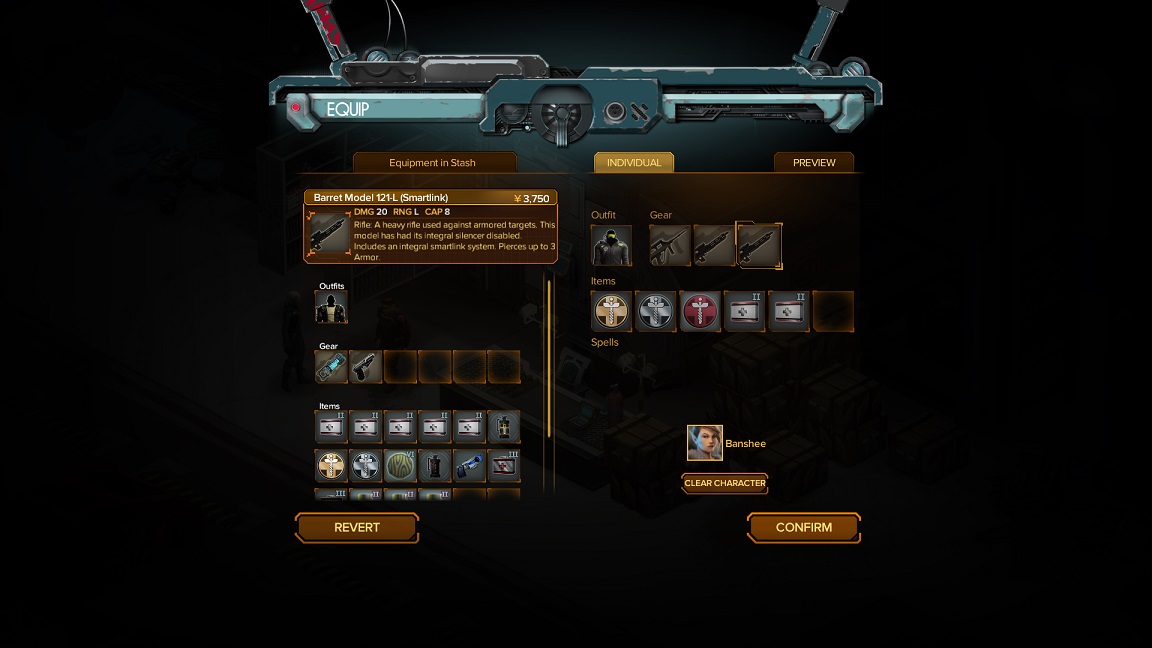Select the Equipment in Stash tab
Screen dimensions: 1152x648
pos(433,163)
